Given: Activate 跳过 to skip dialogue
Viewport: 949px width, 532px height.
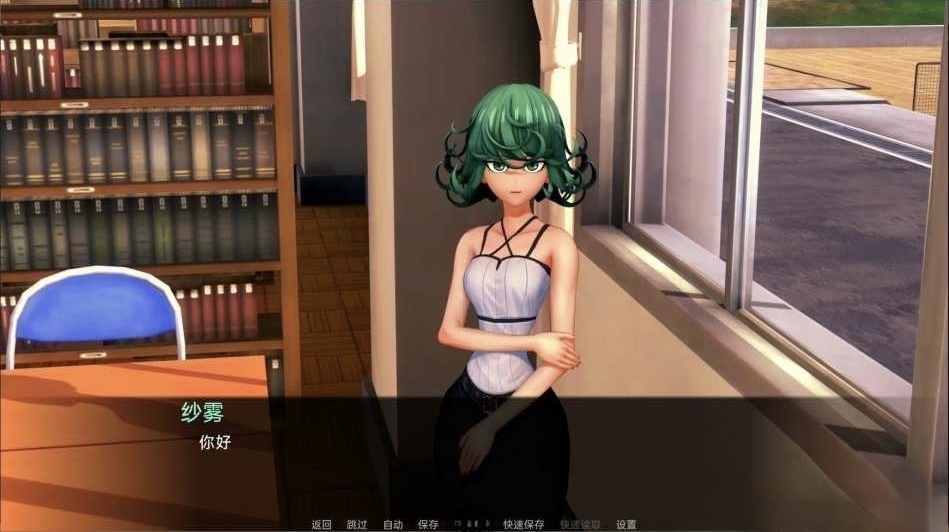Looking at the screenshot, I should point(357,524).
